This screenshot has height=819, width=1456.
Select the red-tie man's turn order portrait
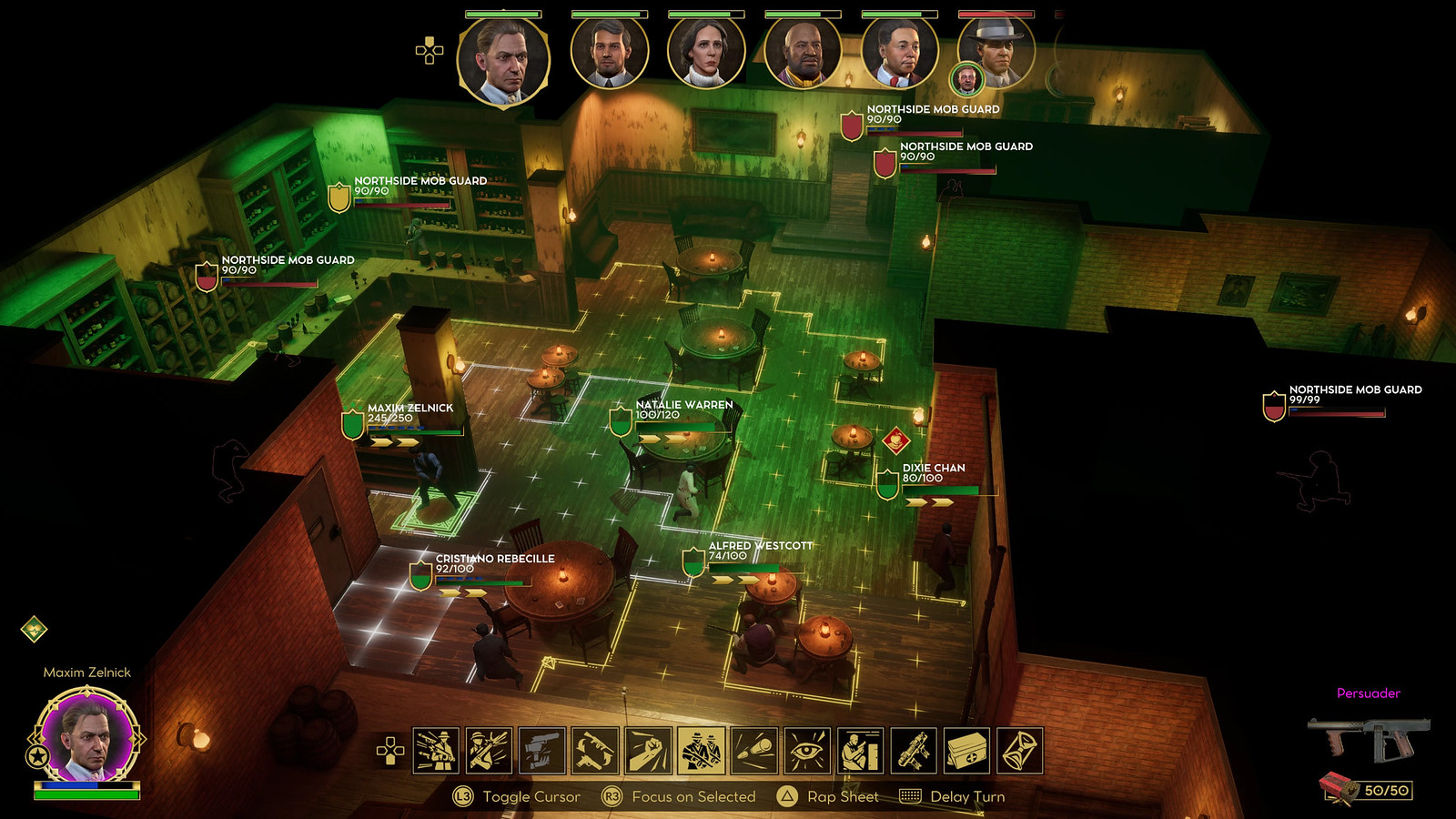(899, 53)
